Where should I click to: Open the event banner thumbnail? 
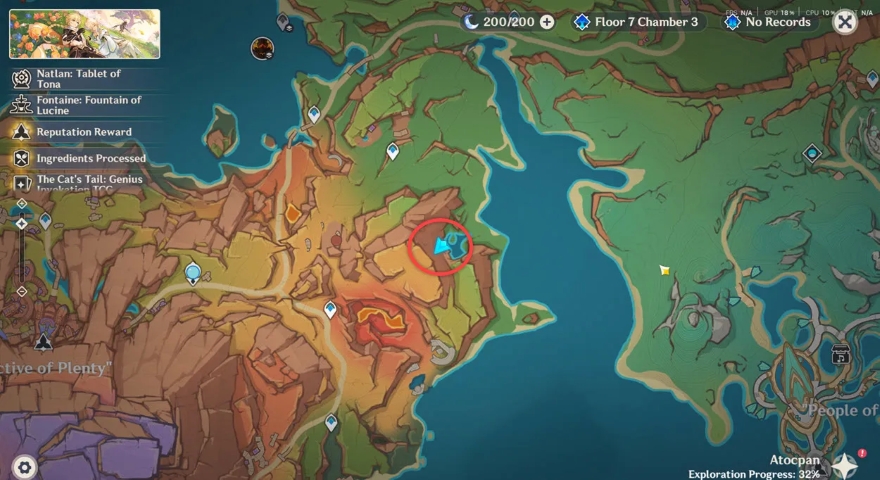[x=85, y=34]
